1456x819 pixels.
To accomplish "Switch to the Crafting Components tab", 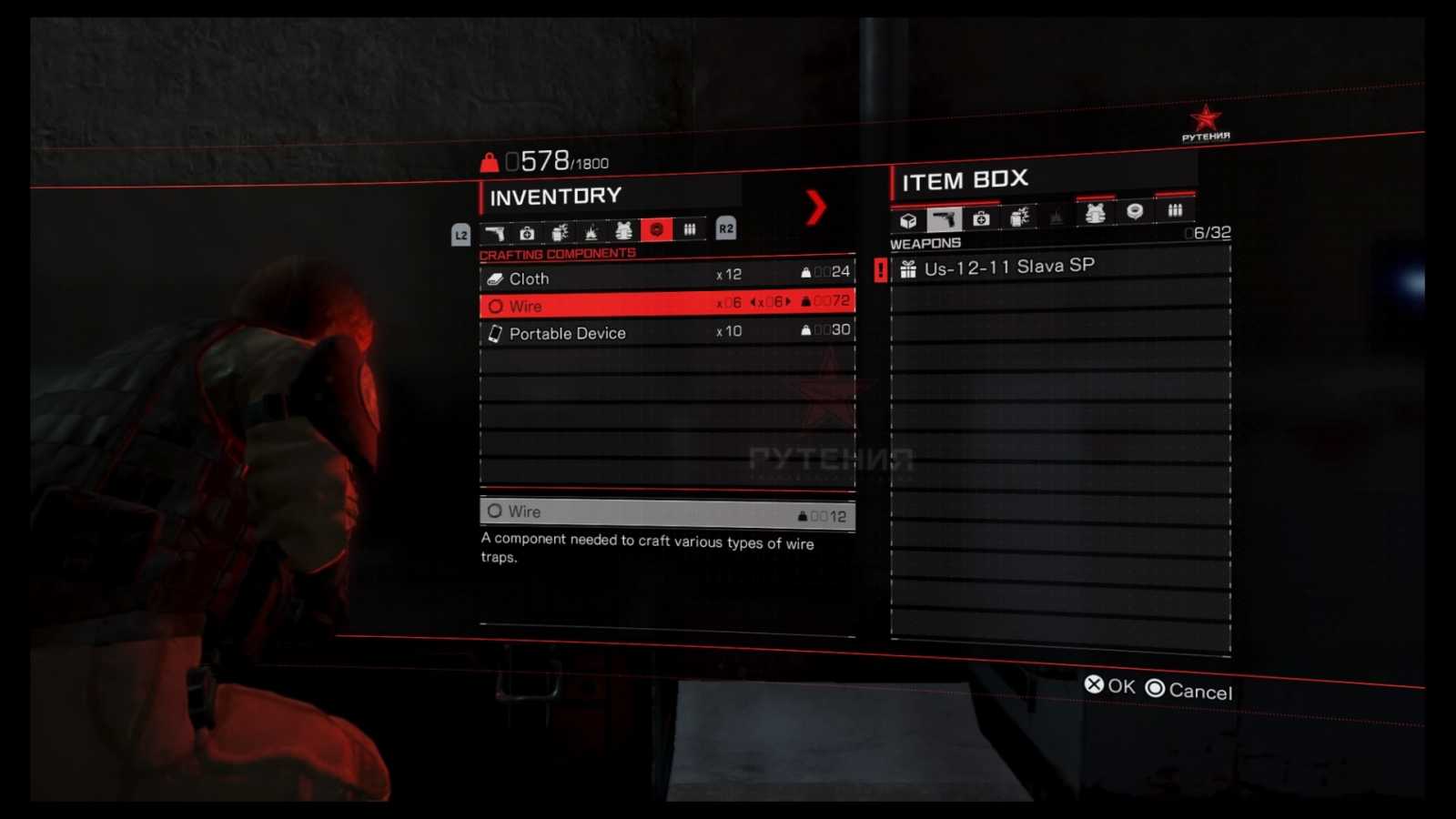I will pyautogui.click(x=657, y=230).
